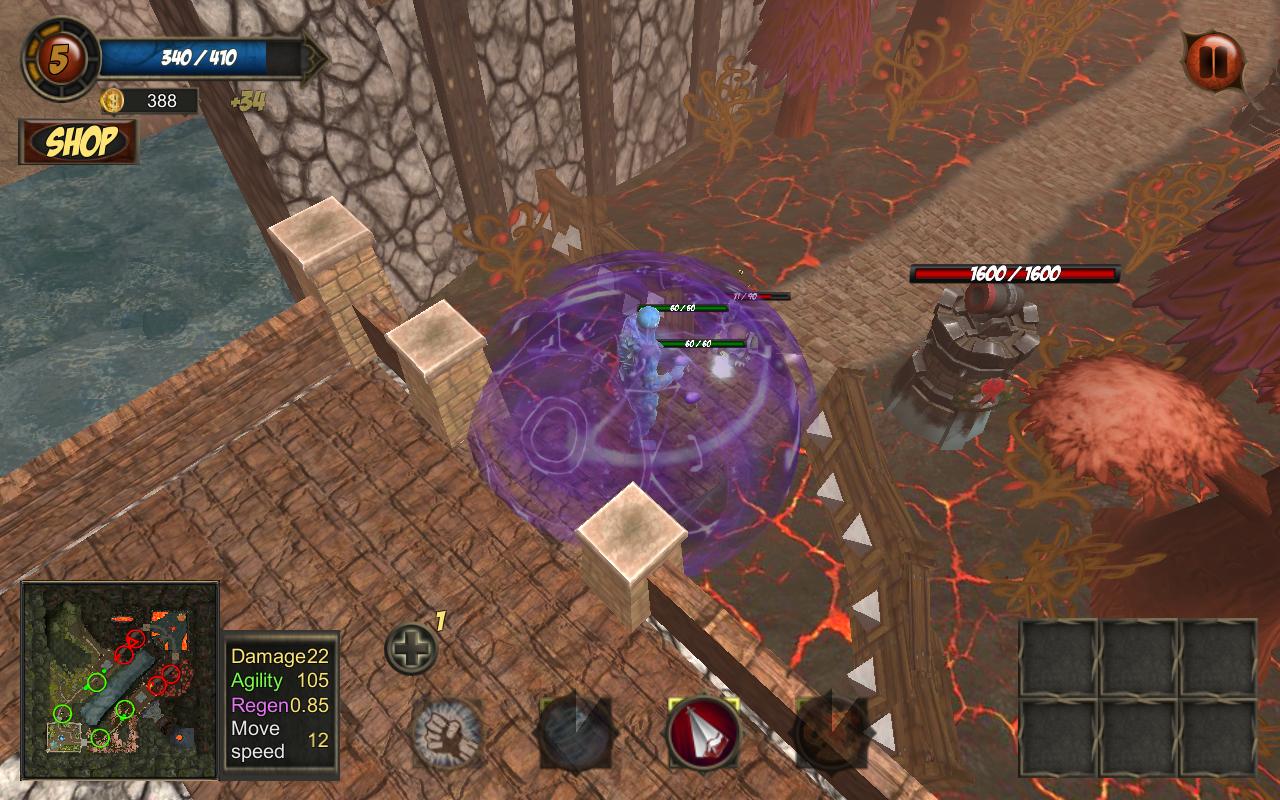Activate the fist punch ability
1280x800 pixels.
tap(447, 734)
